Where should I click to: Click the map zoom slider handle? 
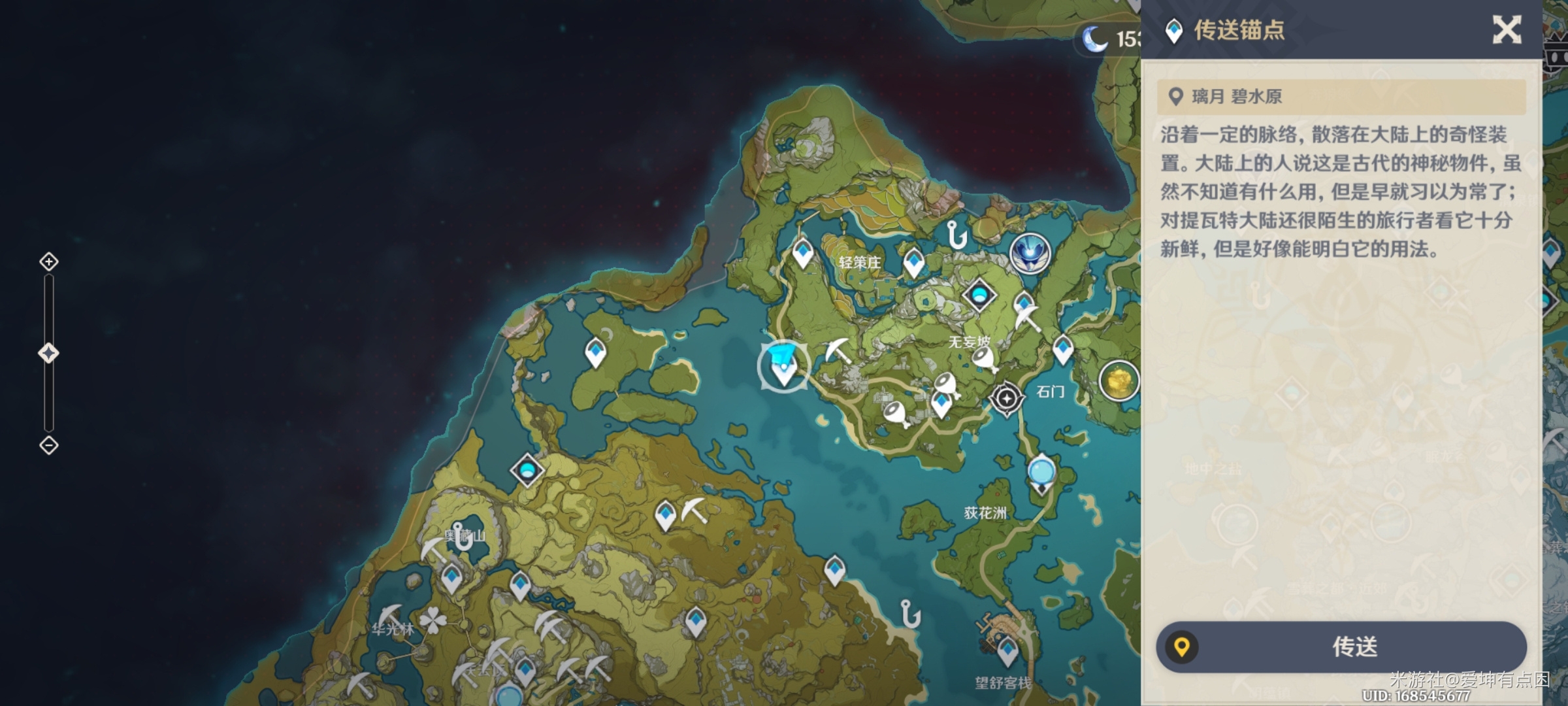[49, 353]
